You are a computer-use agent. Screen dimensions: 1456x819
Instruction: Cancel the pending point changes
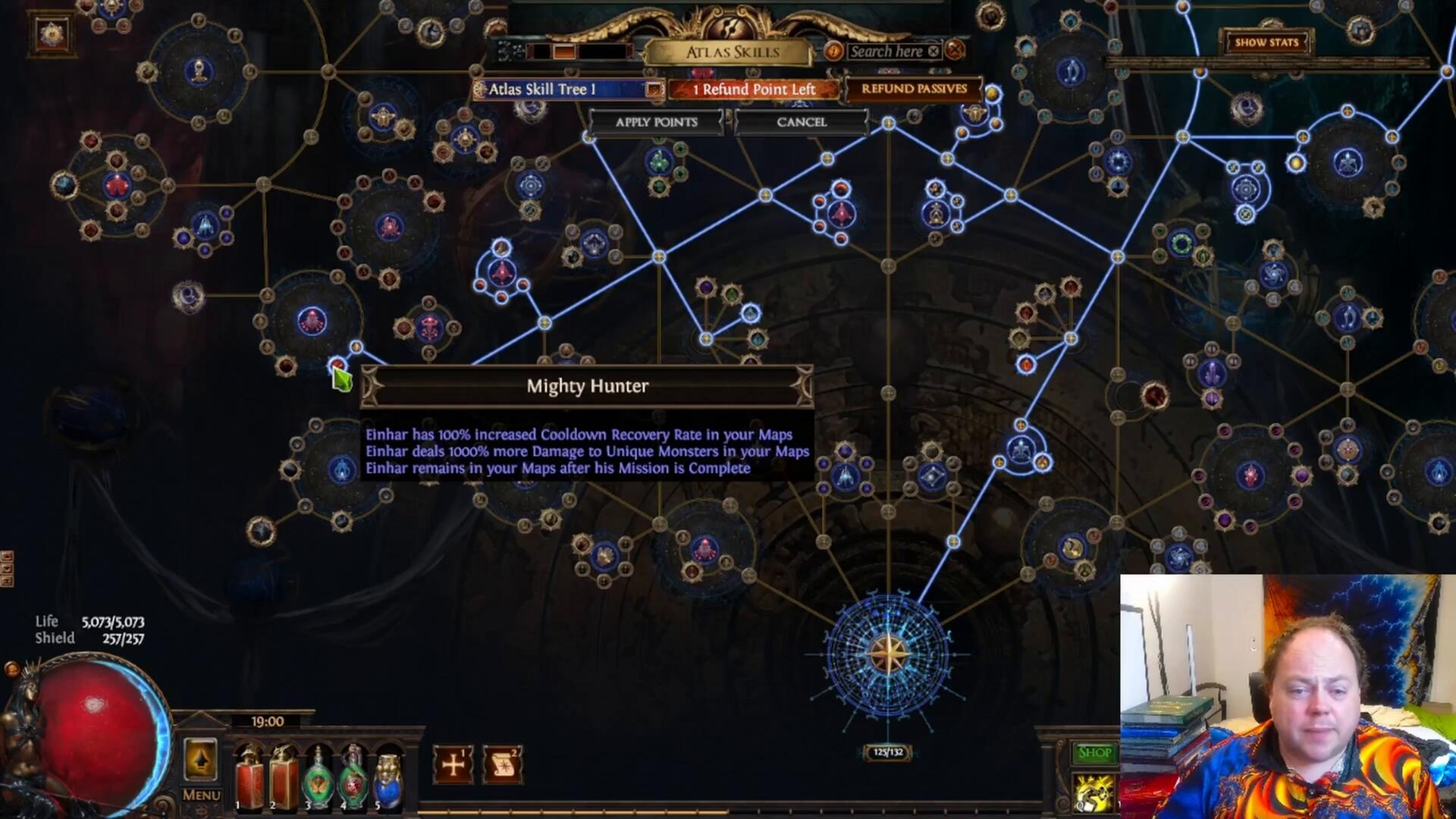pyautogui.click(x=801, y=122)
